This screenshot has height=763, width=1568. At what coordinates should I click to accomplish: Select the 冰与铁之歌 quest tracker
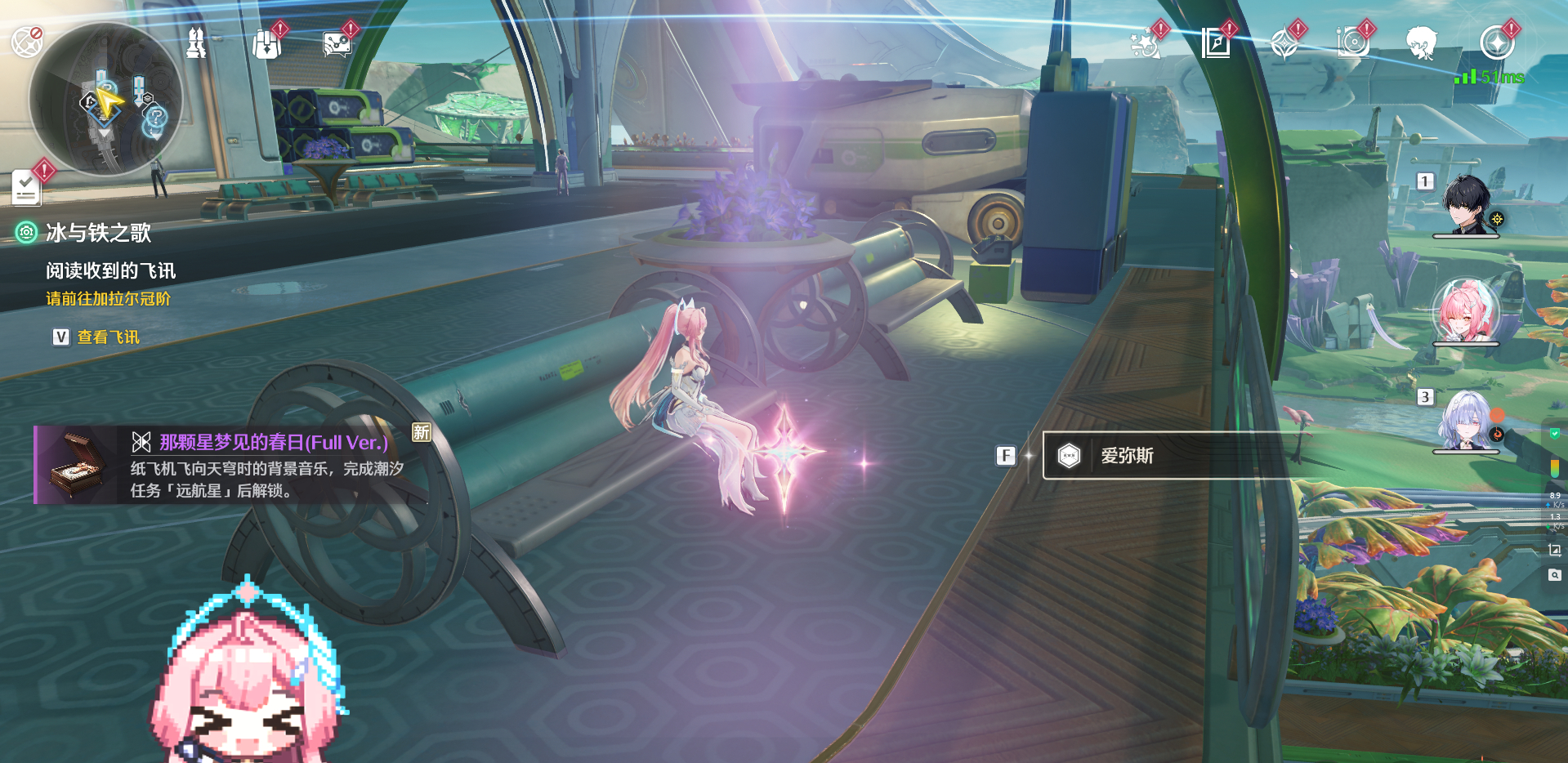(98, 234)
